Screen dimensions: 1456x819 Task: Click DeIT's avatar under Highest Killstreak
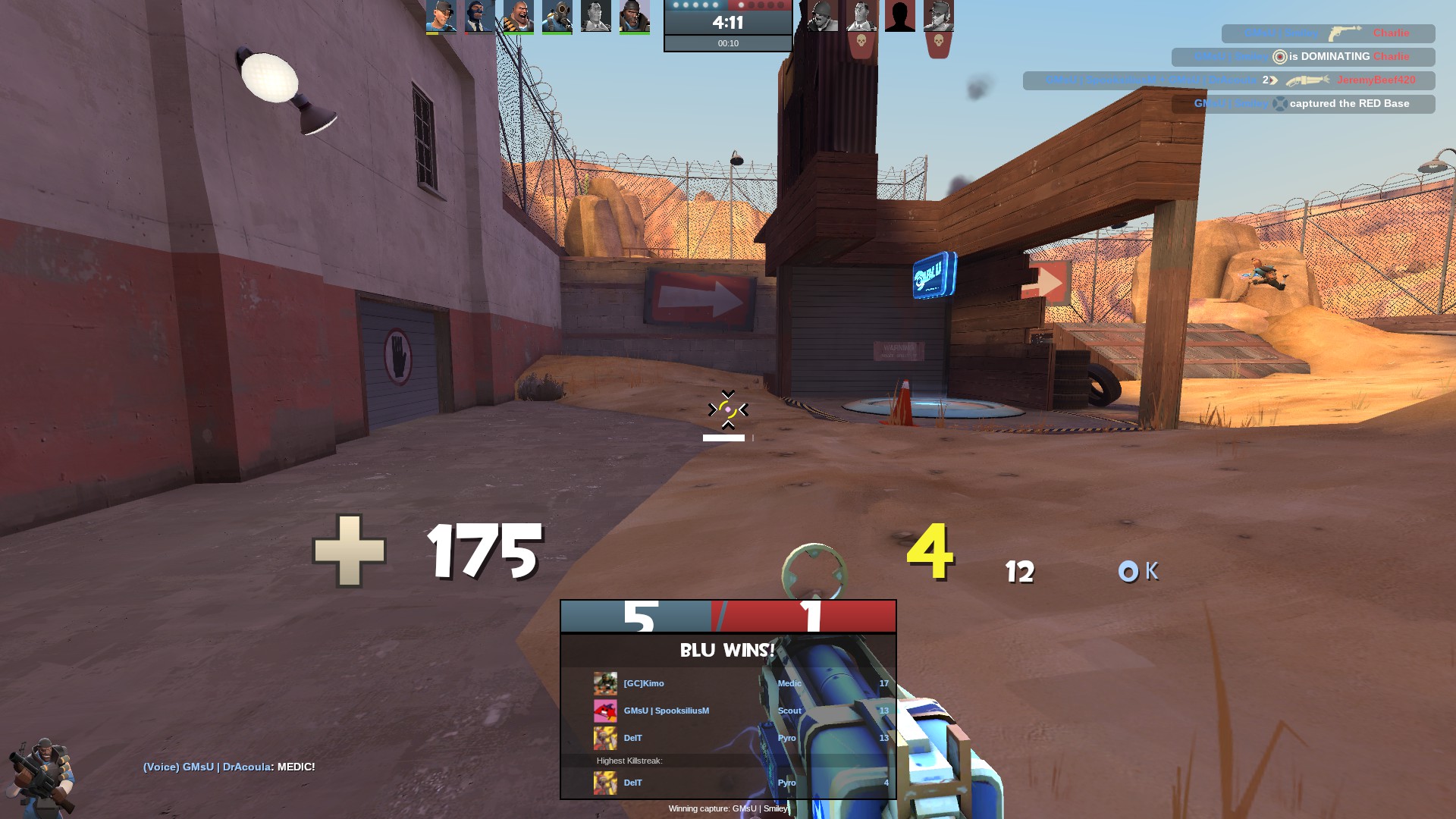605,783
